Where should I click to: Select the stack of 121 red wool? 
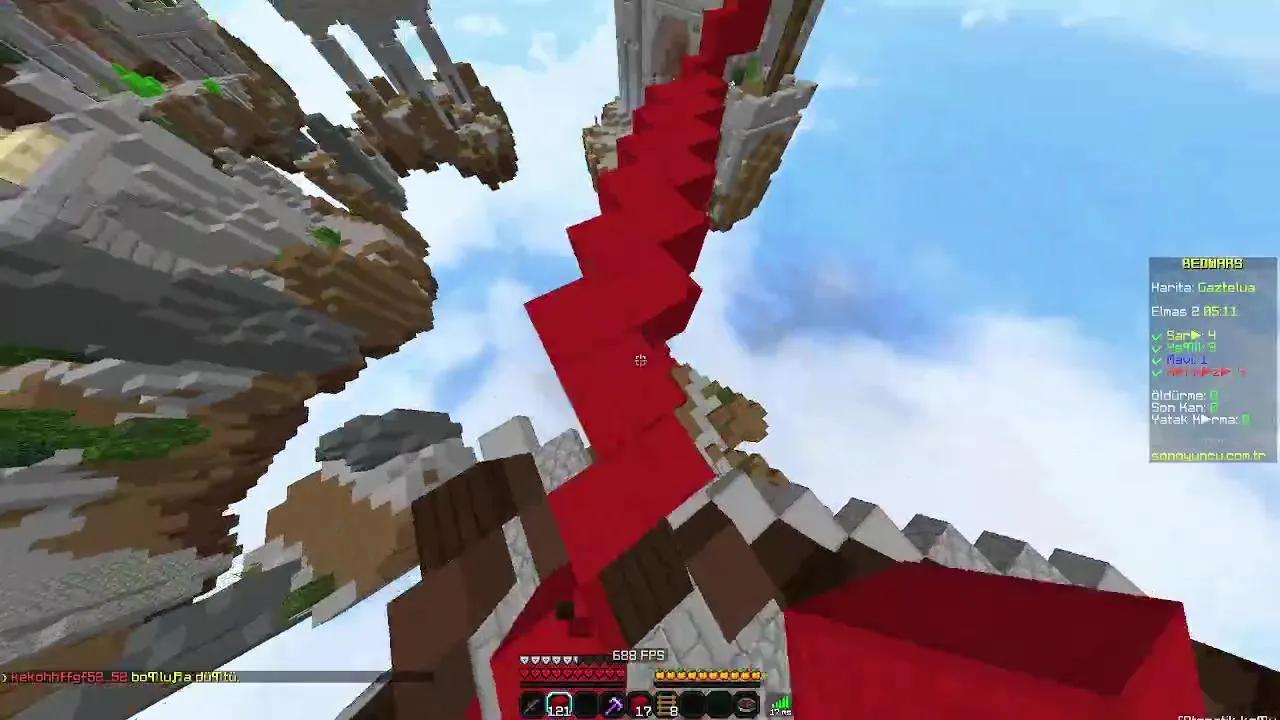tap(560, 703)
